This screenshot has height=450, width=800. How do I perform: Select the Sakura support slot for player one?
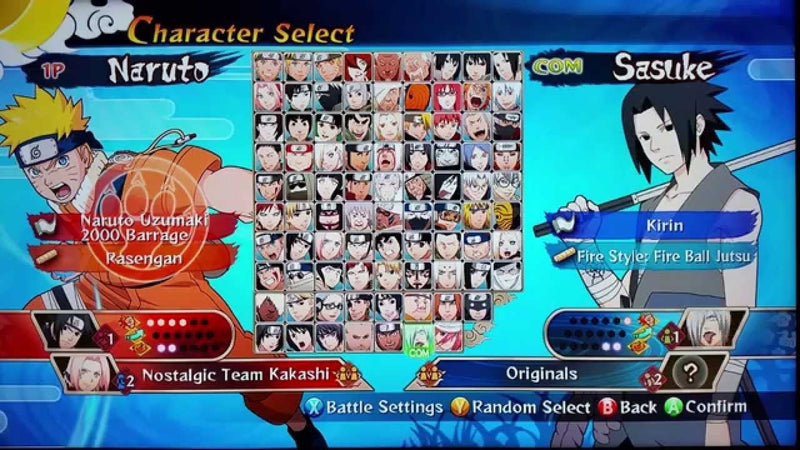(x=83, y=372)
